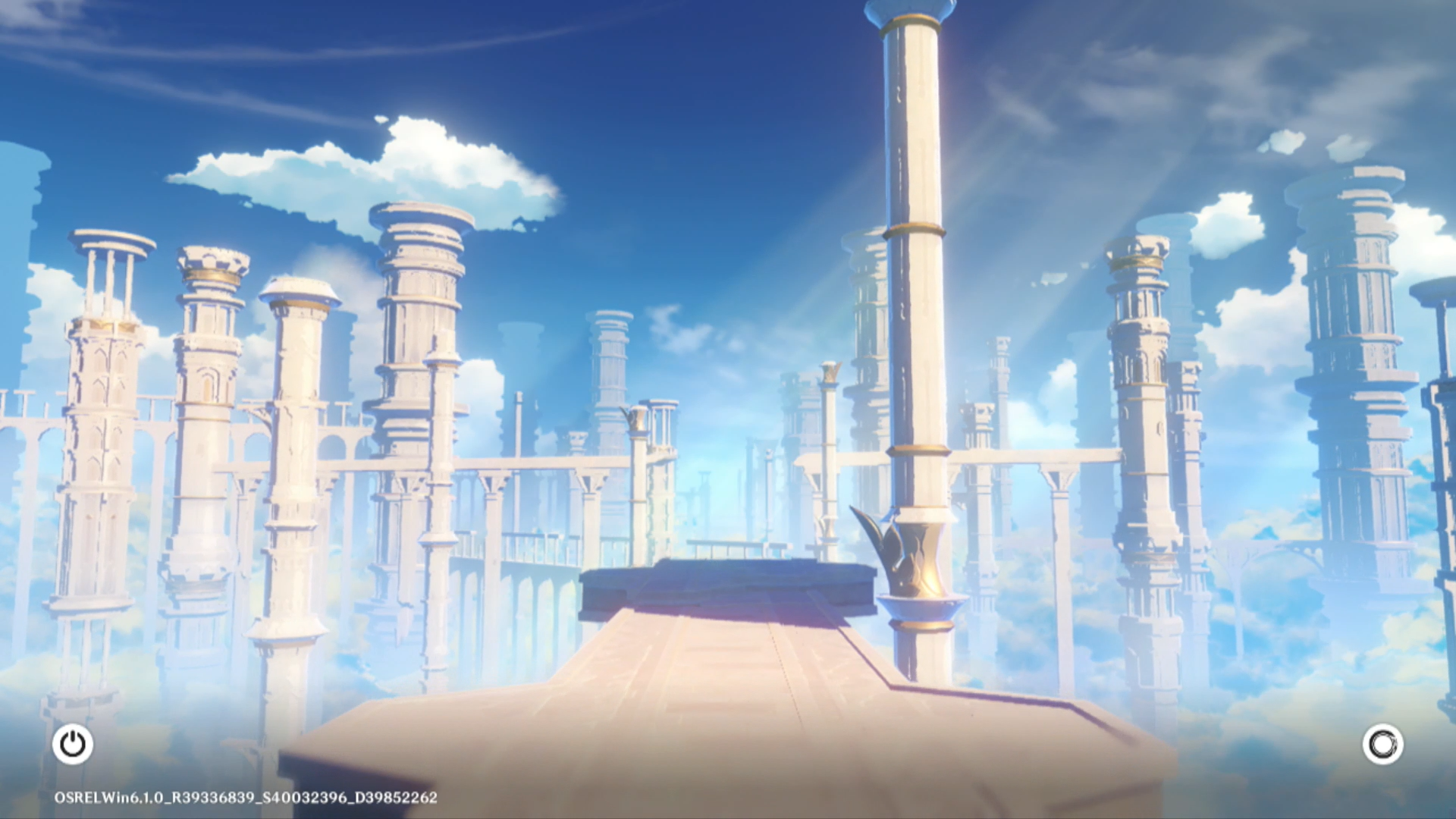Viewport: 1456px width, 819px height.
Task: Open the circular ring icon button
Action: pos(1382,744)
